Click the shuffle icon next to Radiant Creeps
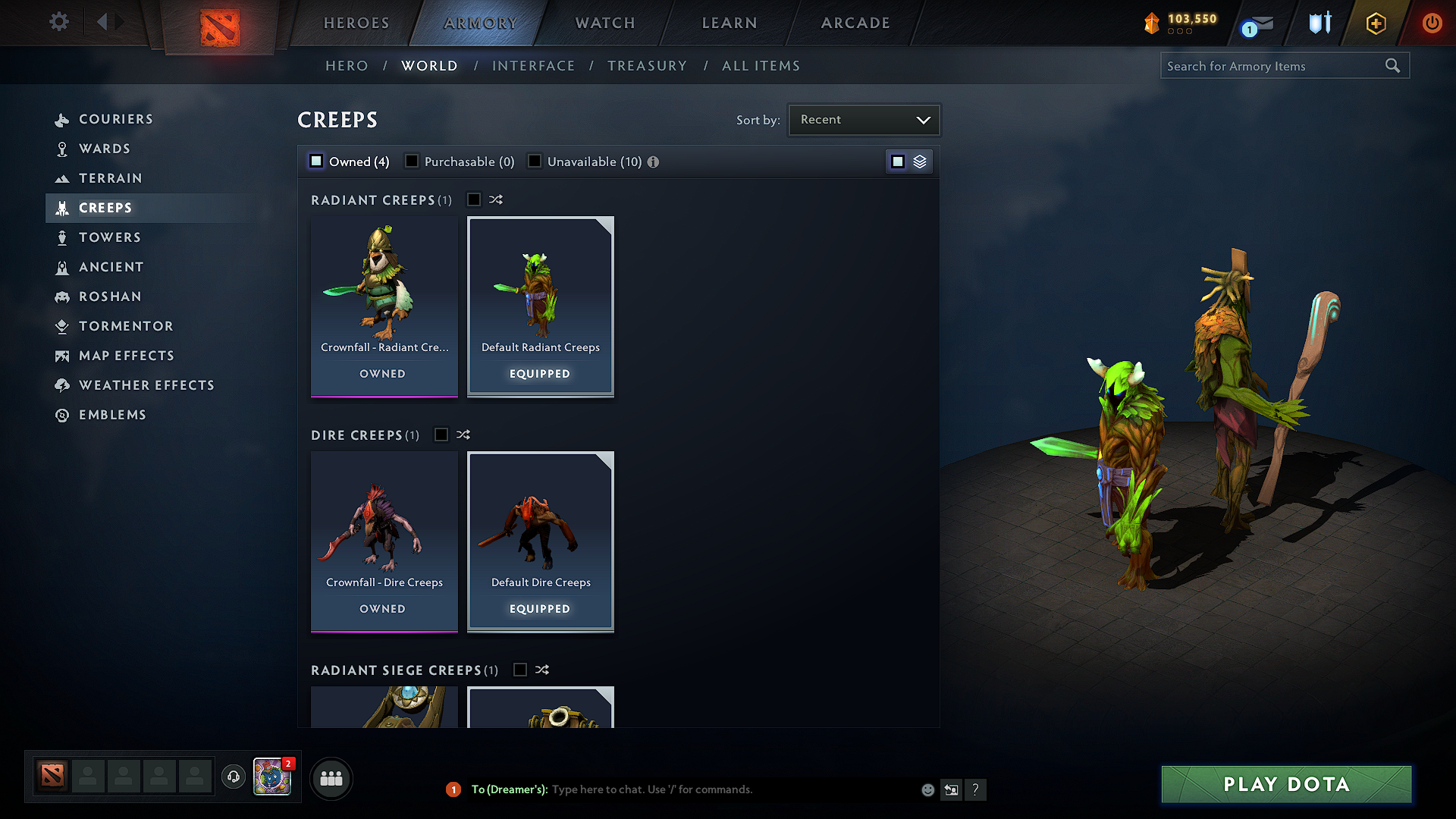The height and width of the screenshot is (819, 1456). pos(496,199)
